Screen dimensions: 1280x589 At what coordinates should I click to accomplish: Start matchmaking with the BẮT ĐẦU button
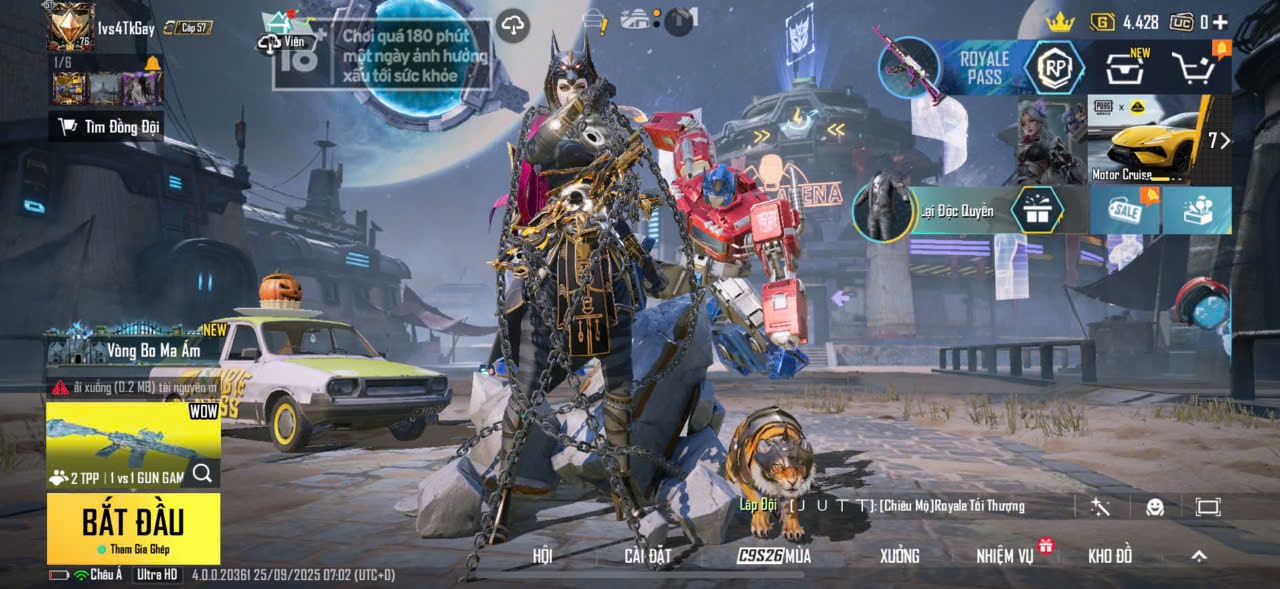133,527
